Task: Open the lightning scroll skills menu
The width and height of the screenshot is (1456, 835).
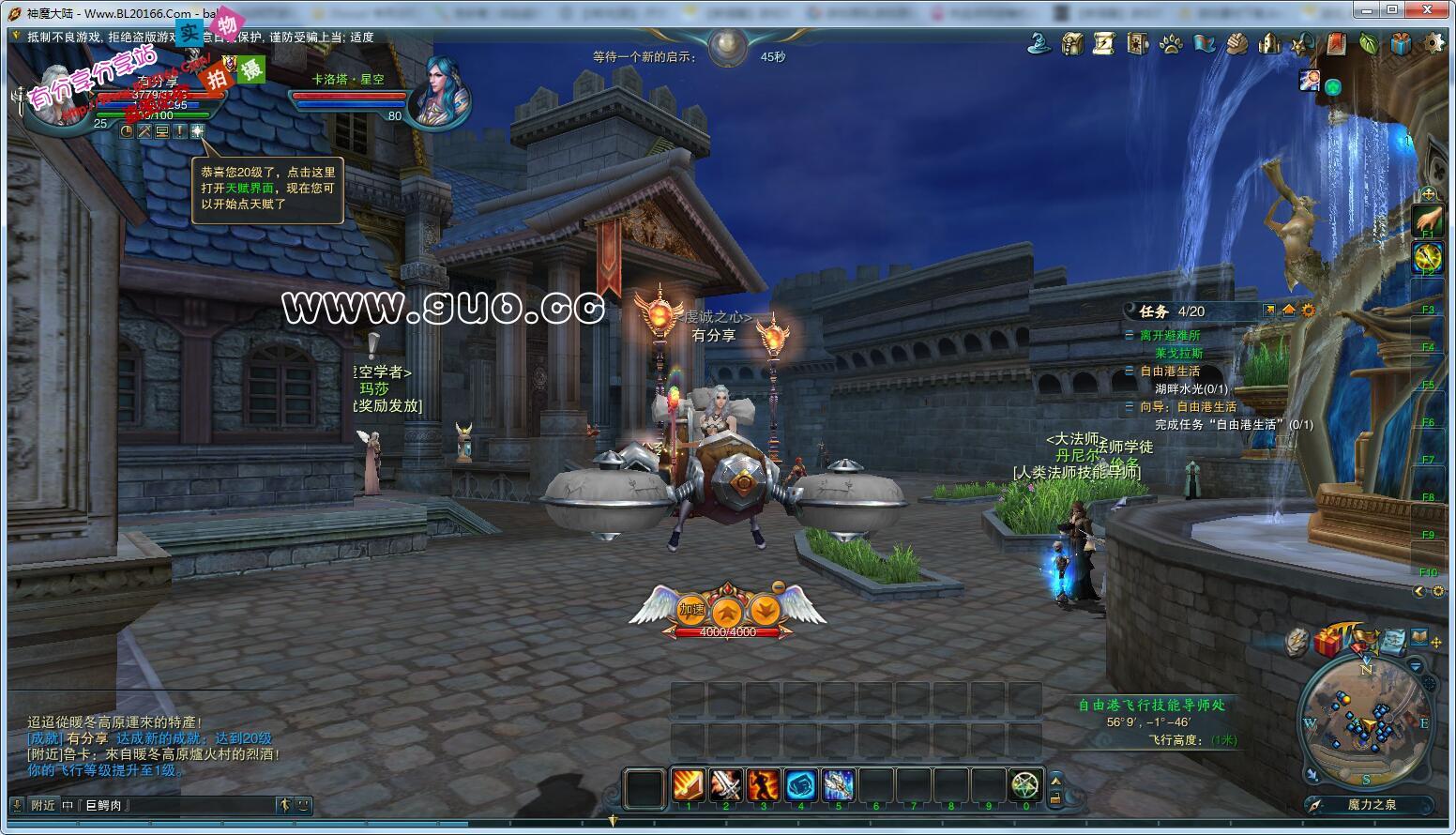Action: tap(1104, 43)
